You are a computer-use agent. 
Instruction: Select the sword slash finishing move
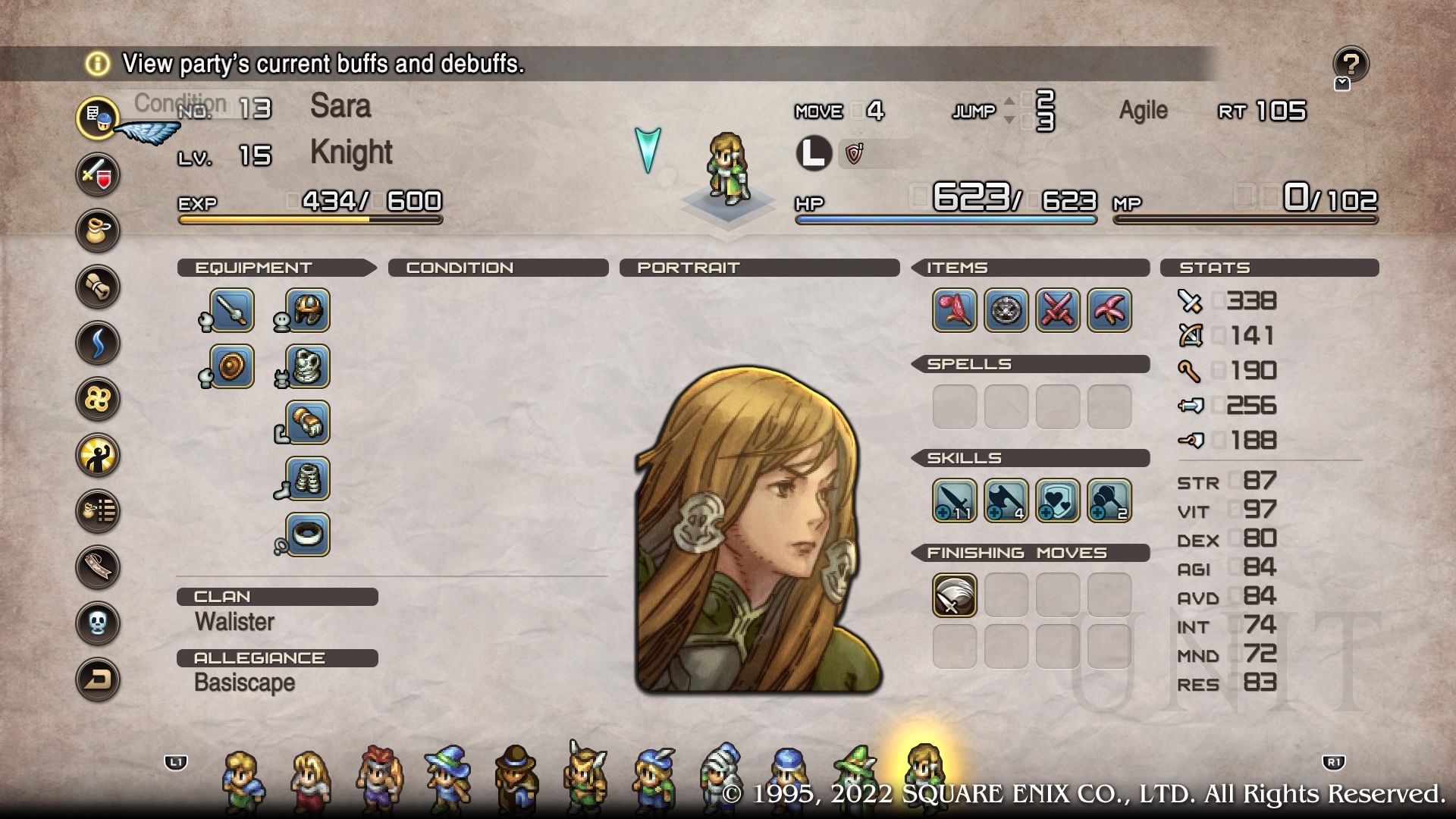click(955, 595)
